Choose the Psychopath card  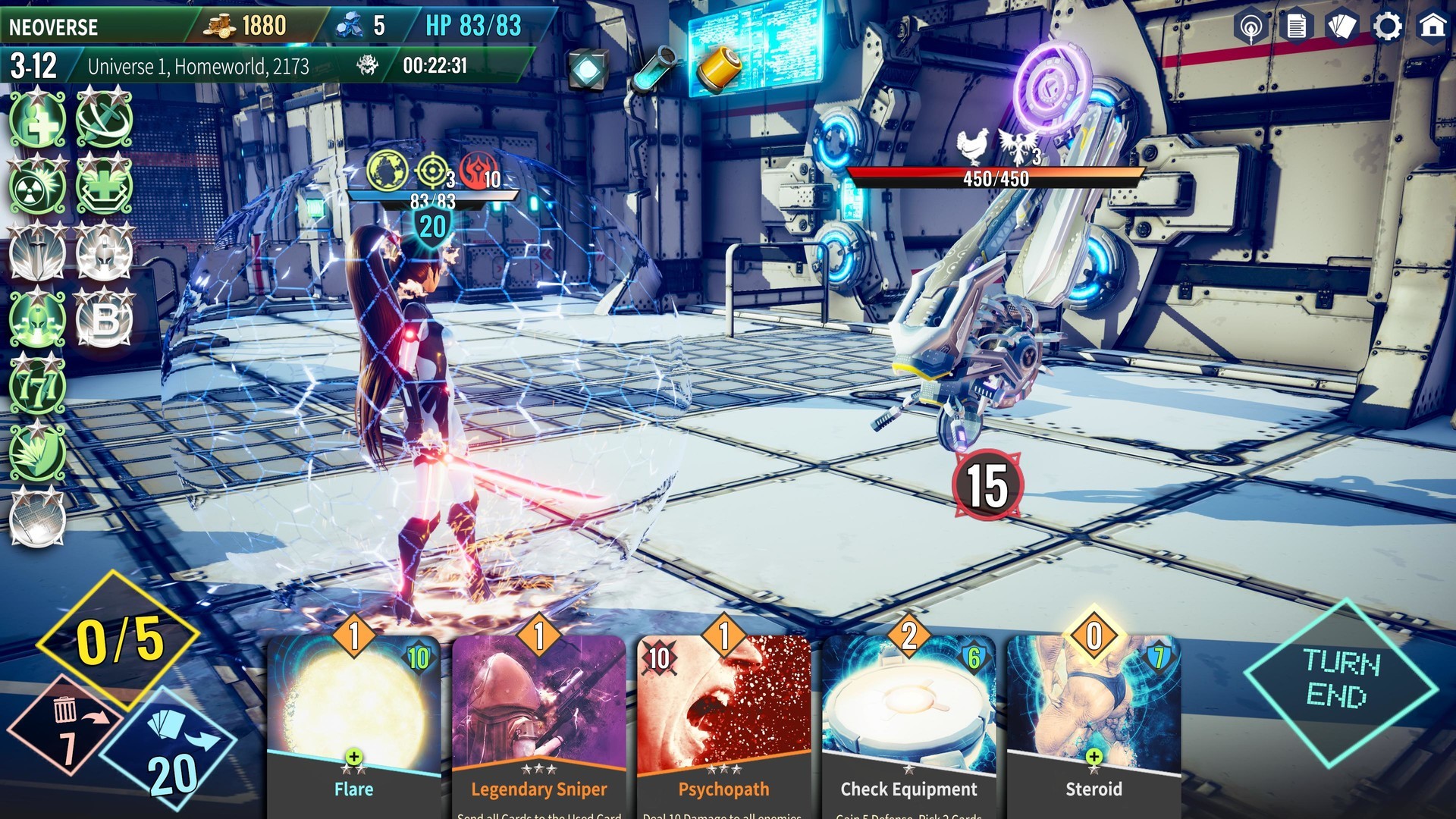click(x=723, y=720)
